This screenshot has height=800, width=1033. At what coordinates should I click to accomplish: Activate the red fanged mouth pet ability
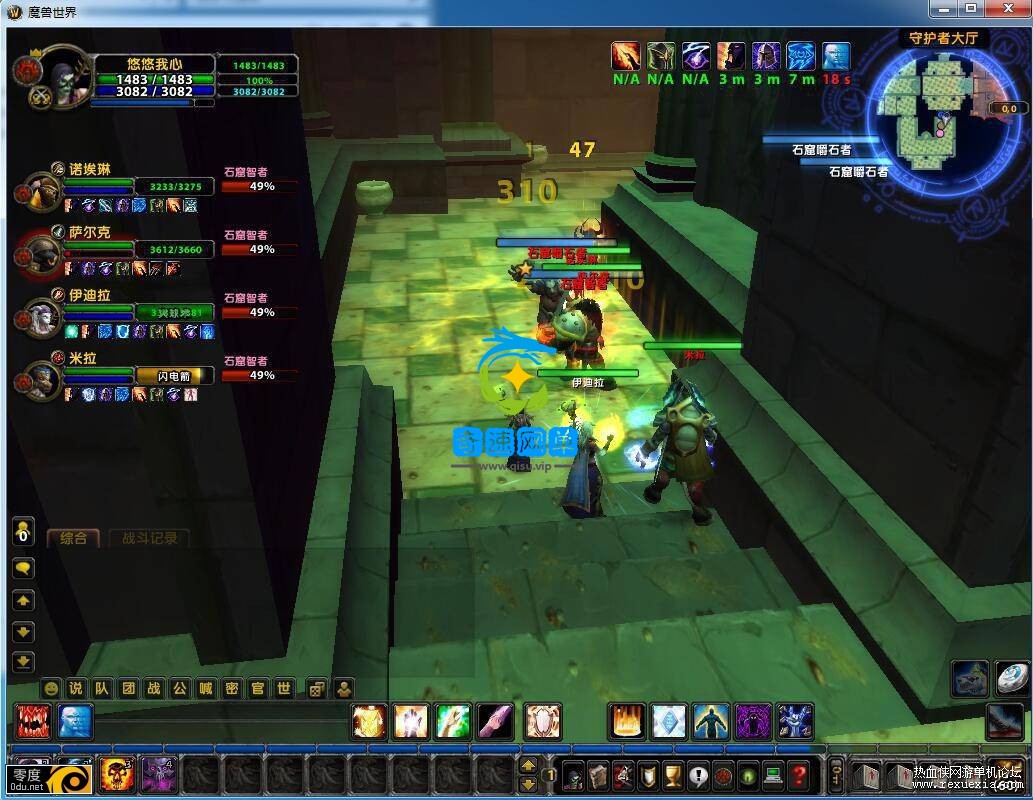coord(32,721)
